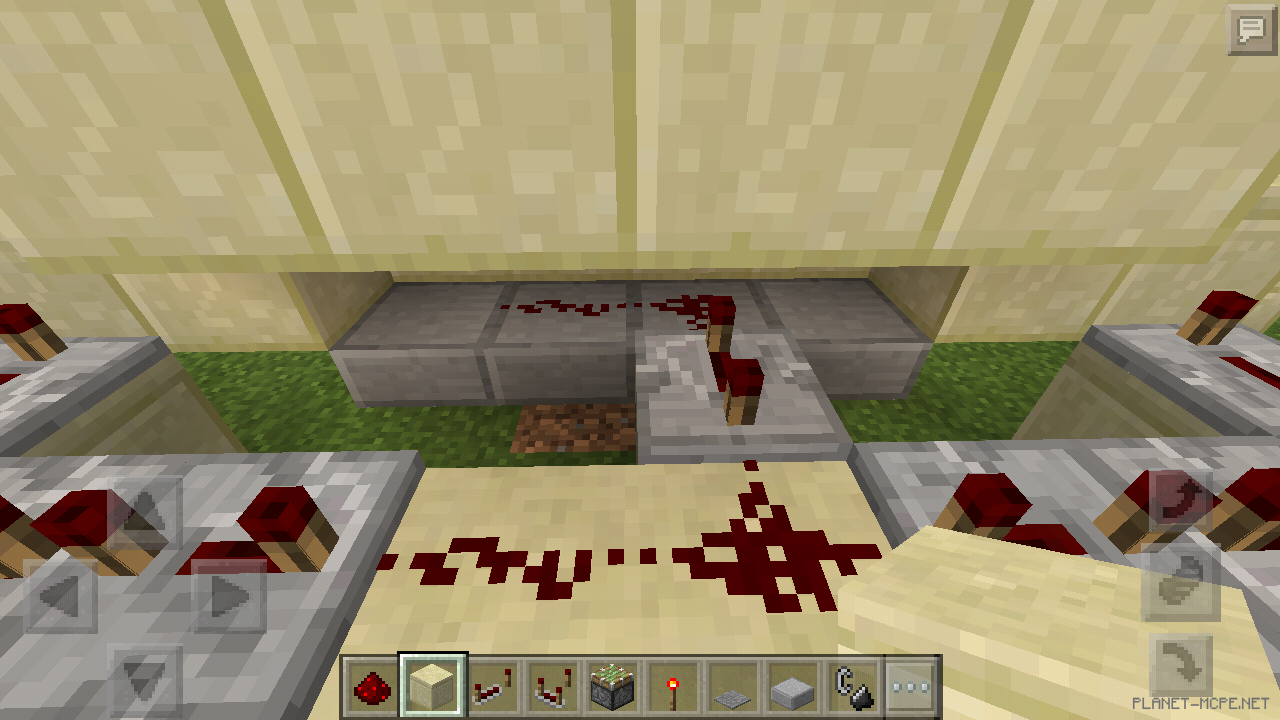Select the piston block in the hotbar
Viewport: 1280px width, 720px height.
pyautogui.click(x=614, y=686)
